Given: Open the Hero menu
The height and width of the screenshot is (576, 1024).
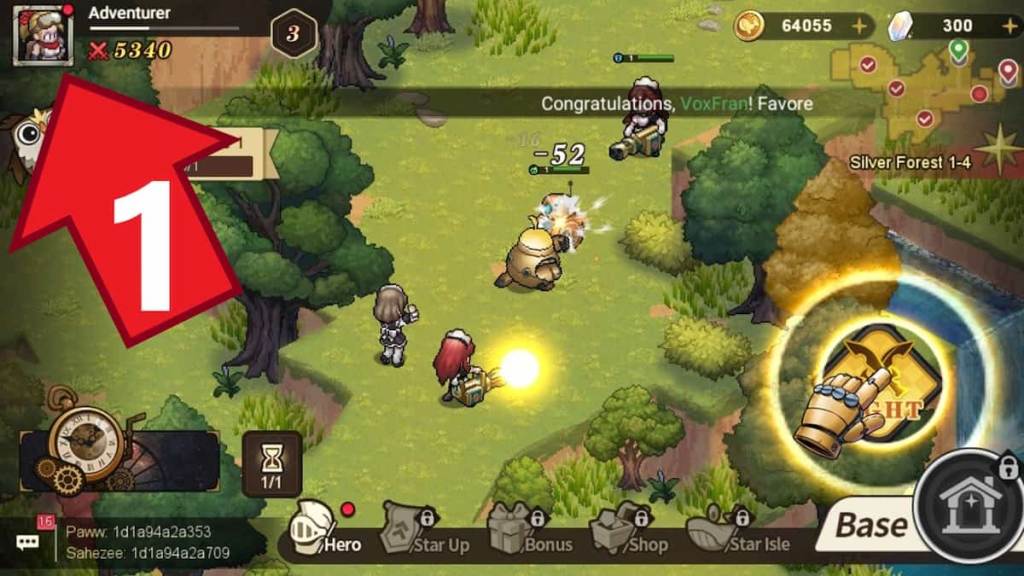Looking at the screenshot, I should point(322,530).
